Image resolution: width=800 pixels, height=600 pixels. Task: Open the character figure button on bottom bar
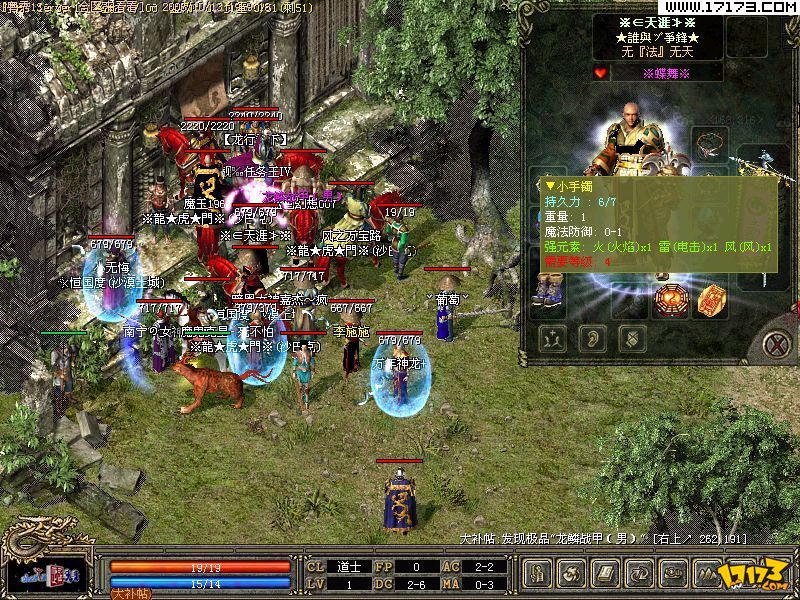tap(538, 573)
